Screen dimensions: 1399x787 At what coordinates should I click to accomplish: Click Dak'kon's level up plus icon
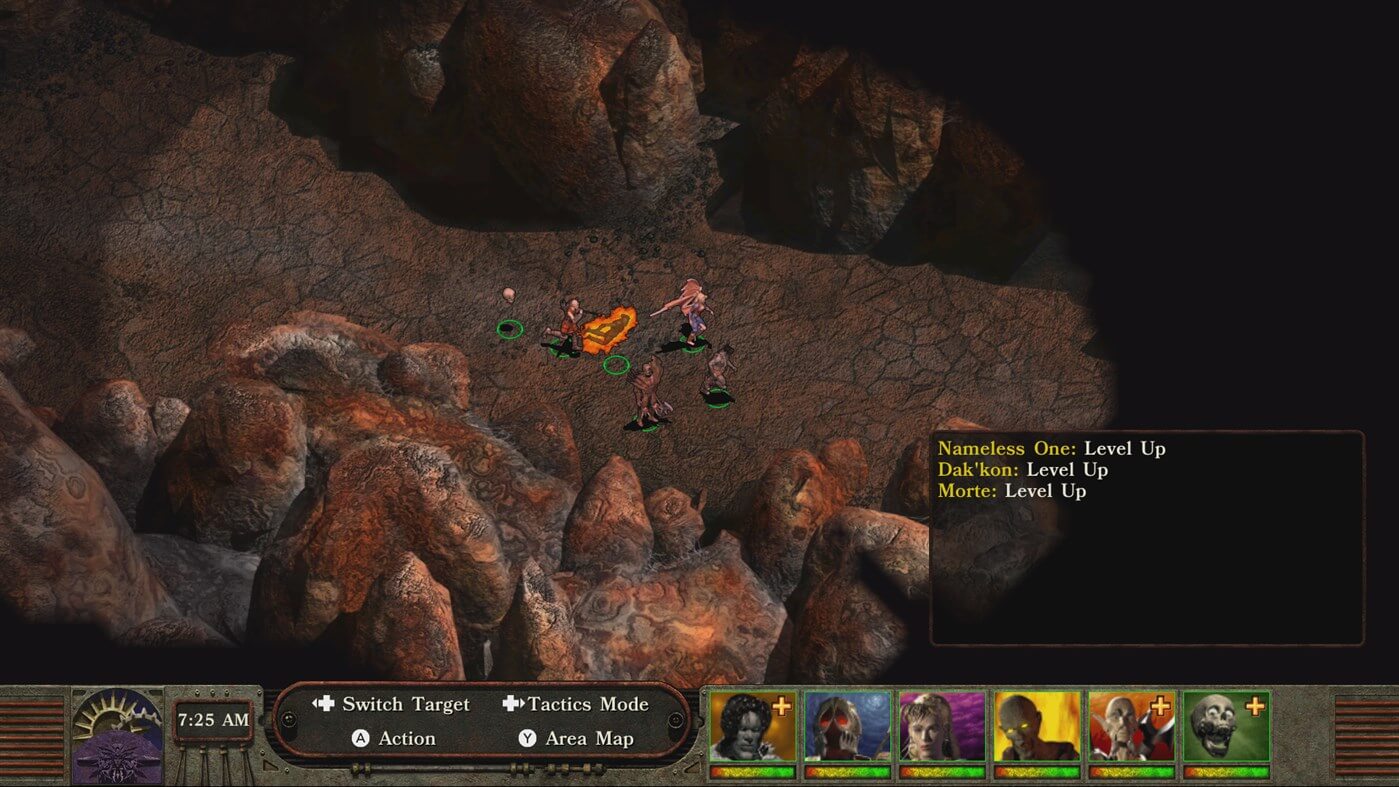tap(1160, 706)
